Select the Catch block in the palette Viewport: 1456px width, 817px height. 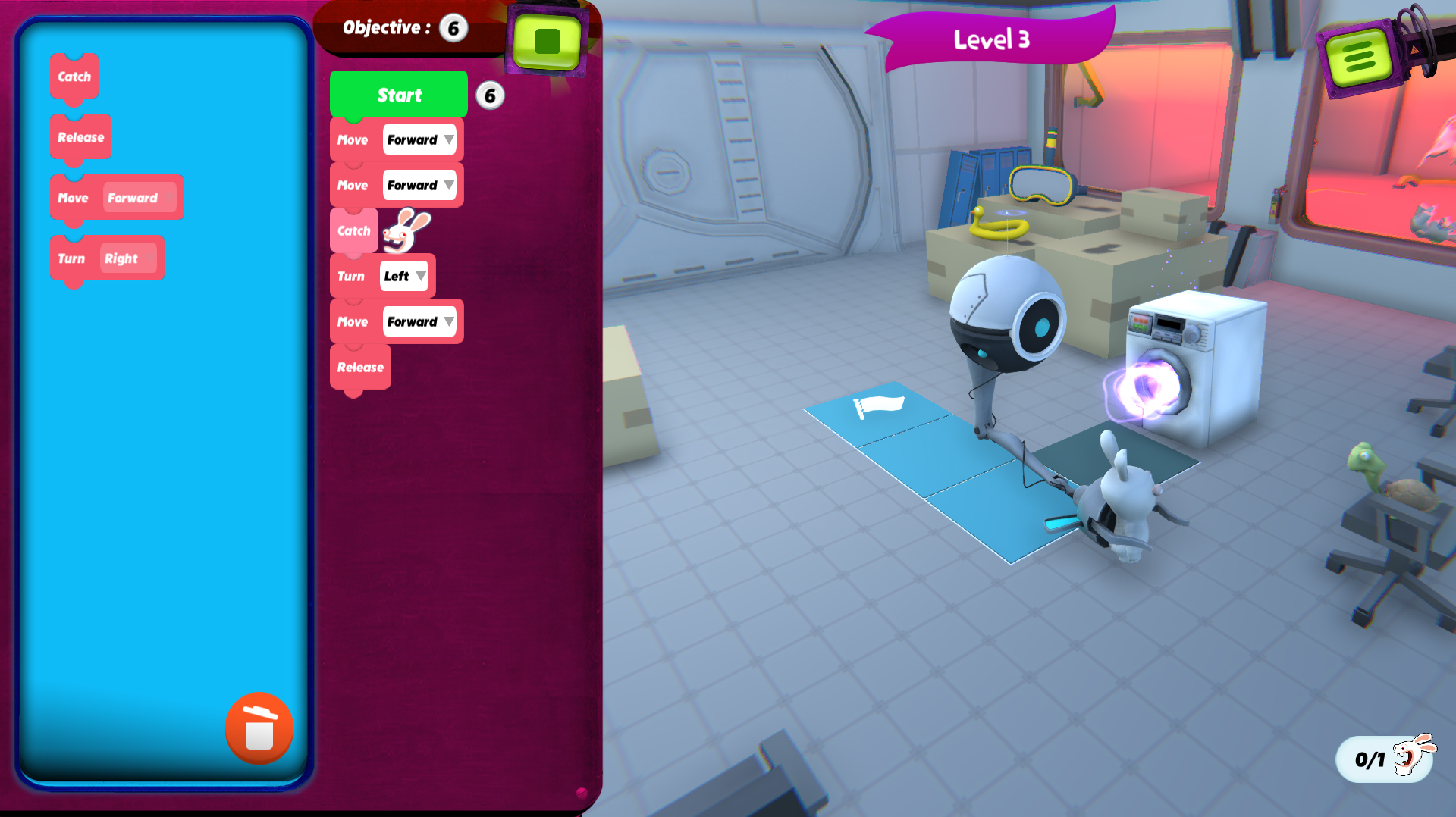point(74,77)
